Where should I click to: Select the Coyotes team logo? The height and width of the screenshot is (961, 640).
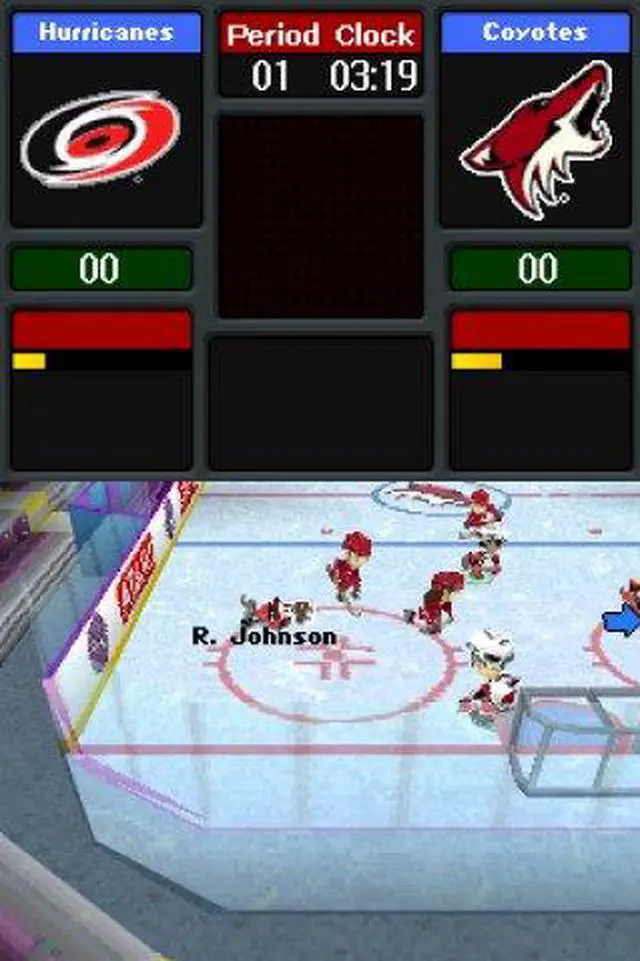(535, 140)
